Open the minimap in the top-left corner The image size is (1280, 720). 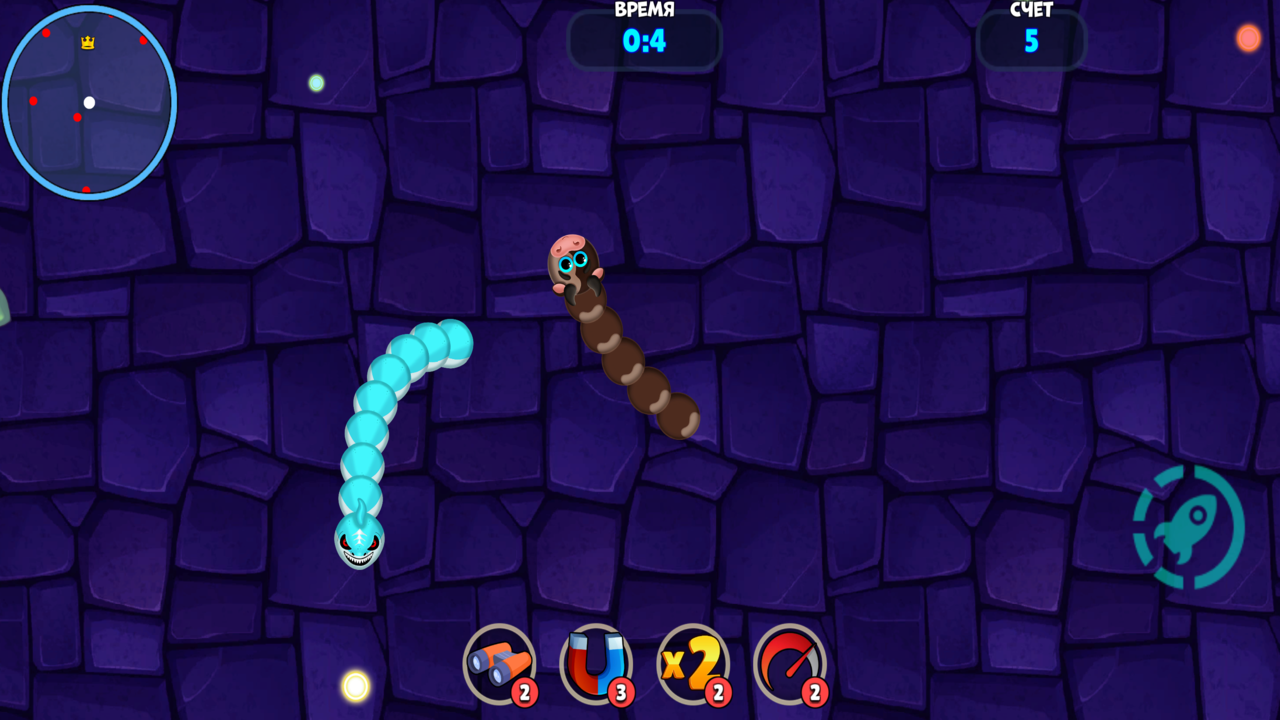(89, 103)
